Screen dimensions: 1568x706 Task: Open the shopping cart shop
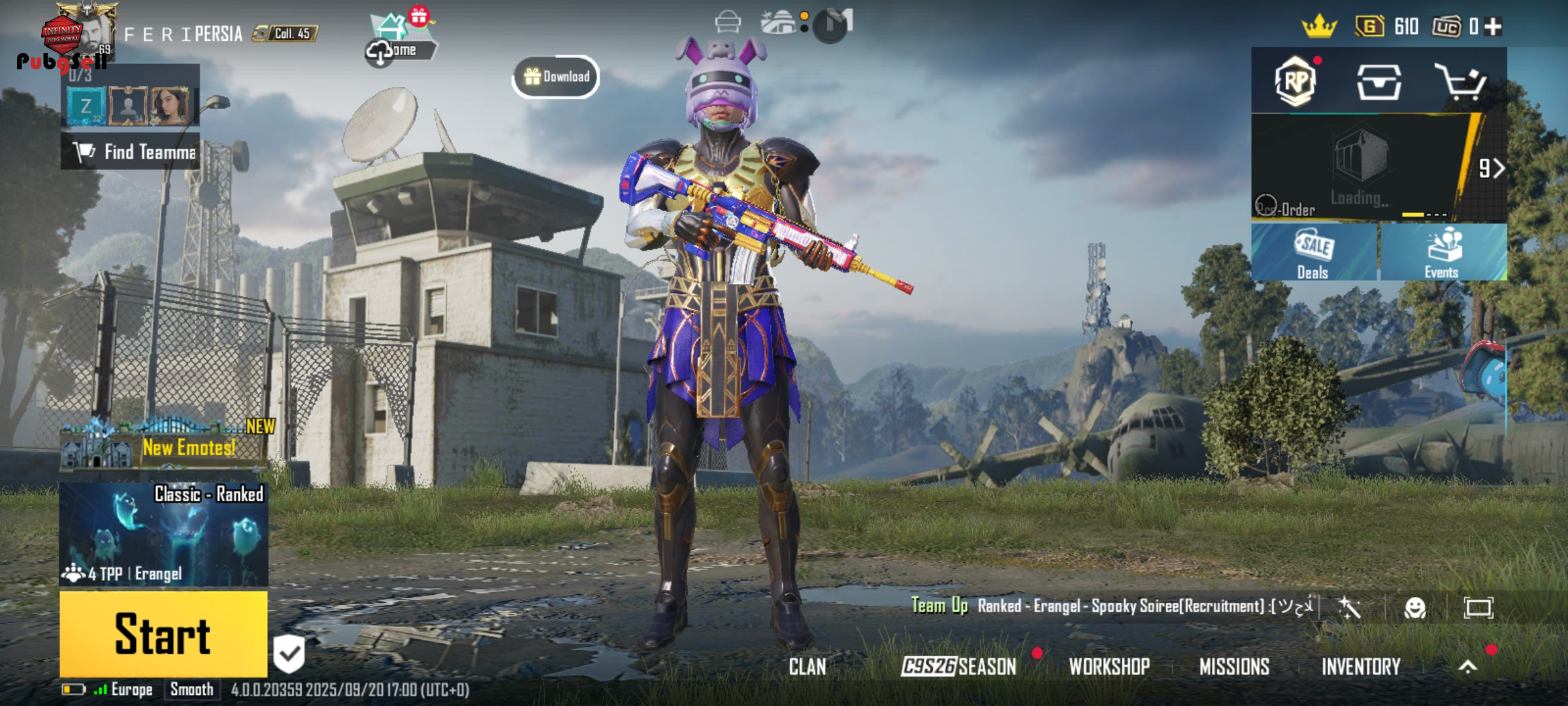tap(1461, 82)
